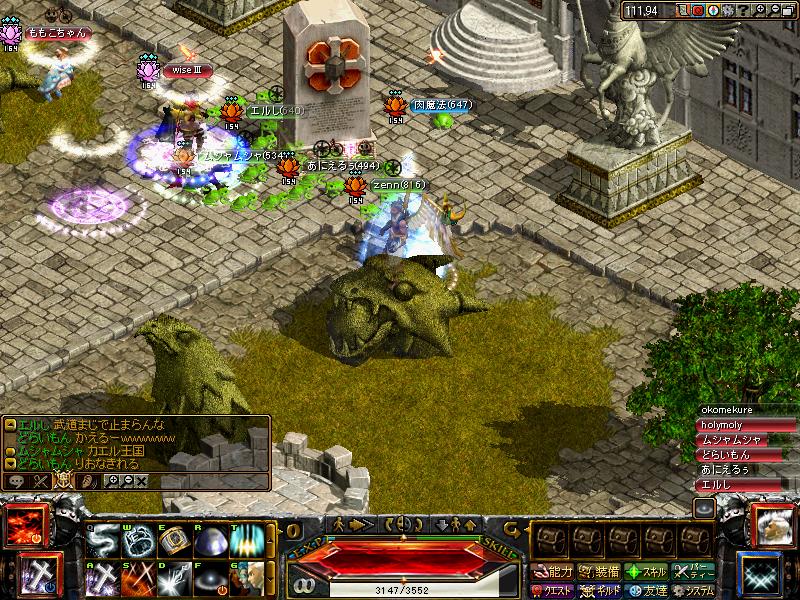Use the G character portrait skill slot
The image size is (800, 600).
click(x=246, y=578)
